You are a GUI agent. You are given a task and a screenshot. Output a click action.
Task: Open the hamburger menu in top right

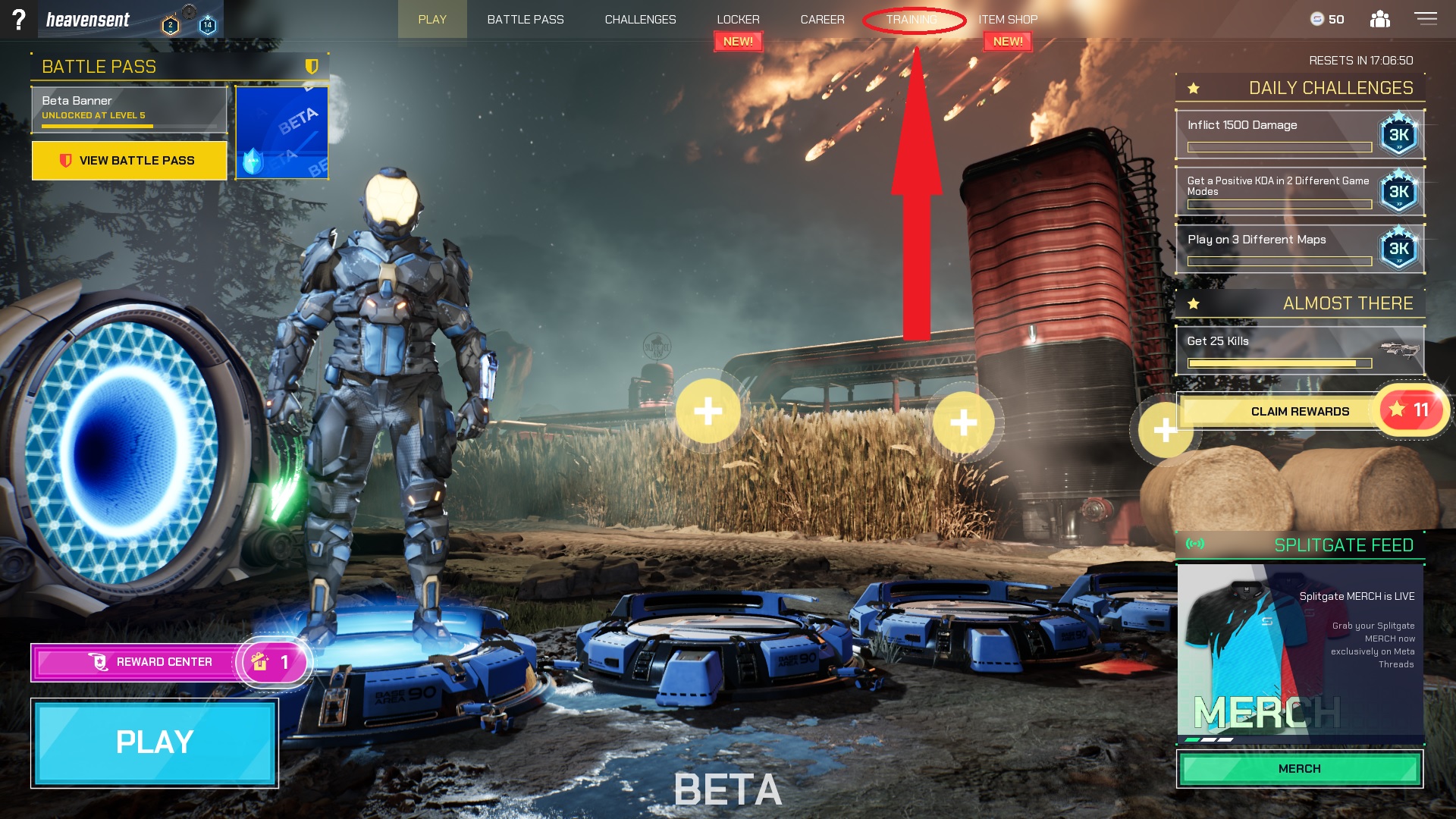point(1425,19)
